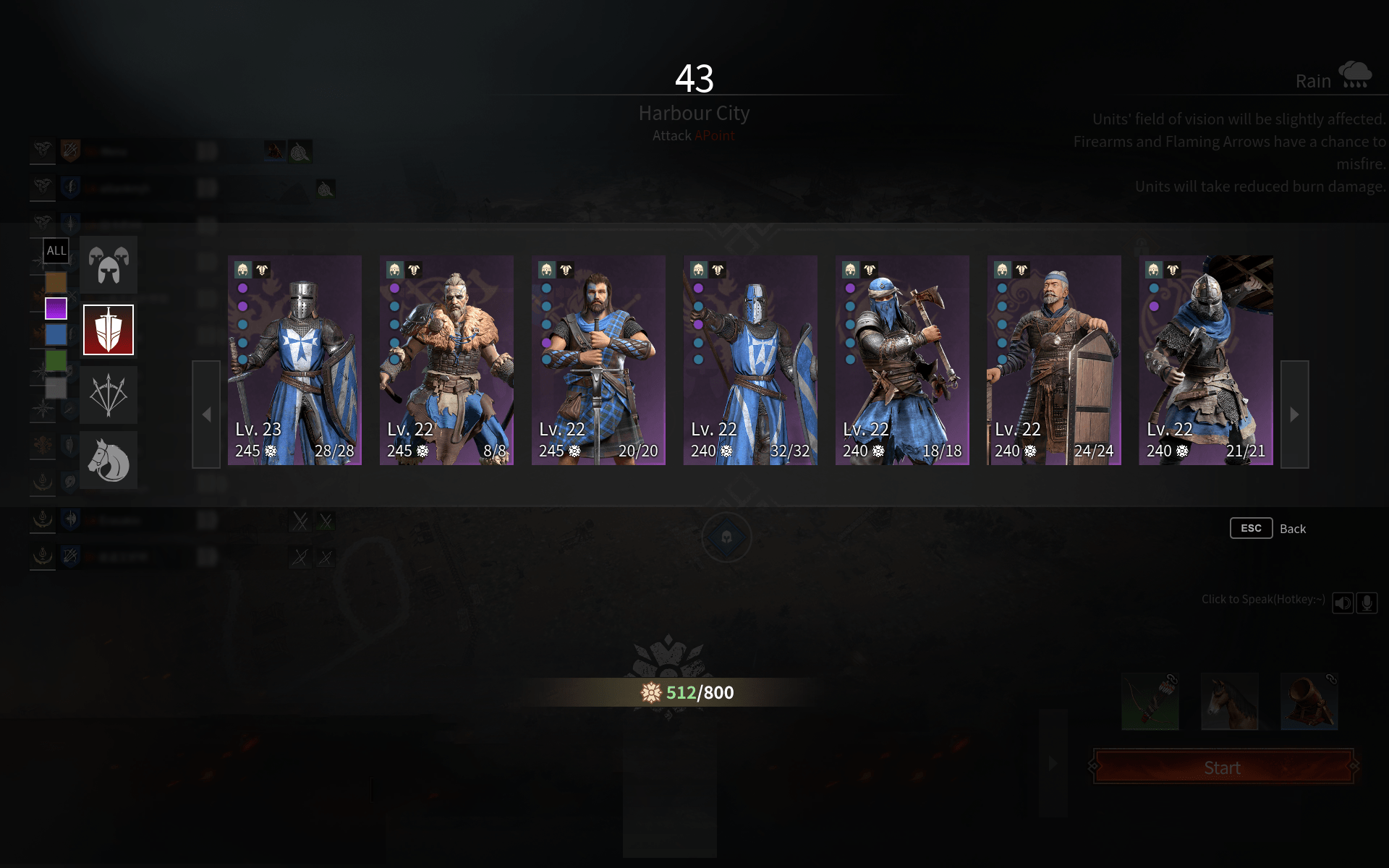Screen dimensions: 1389x868
Task: Filter by purple rarity swatch
Action: (56, 309)
